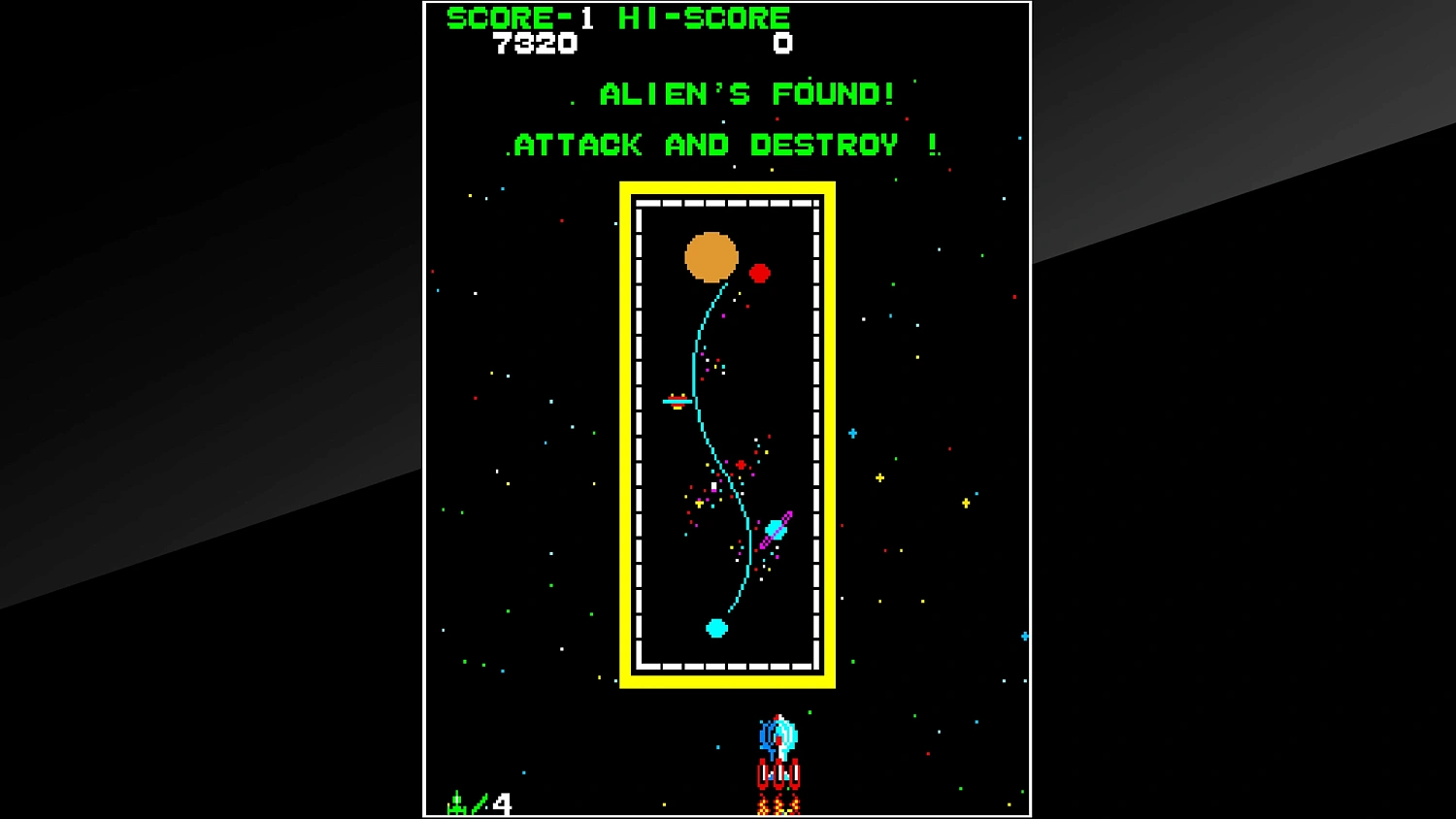
Task: Click the cyan plus-shaped star beside the map
Action: coord(853,433)
